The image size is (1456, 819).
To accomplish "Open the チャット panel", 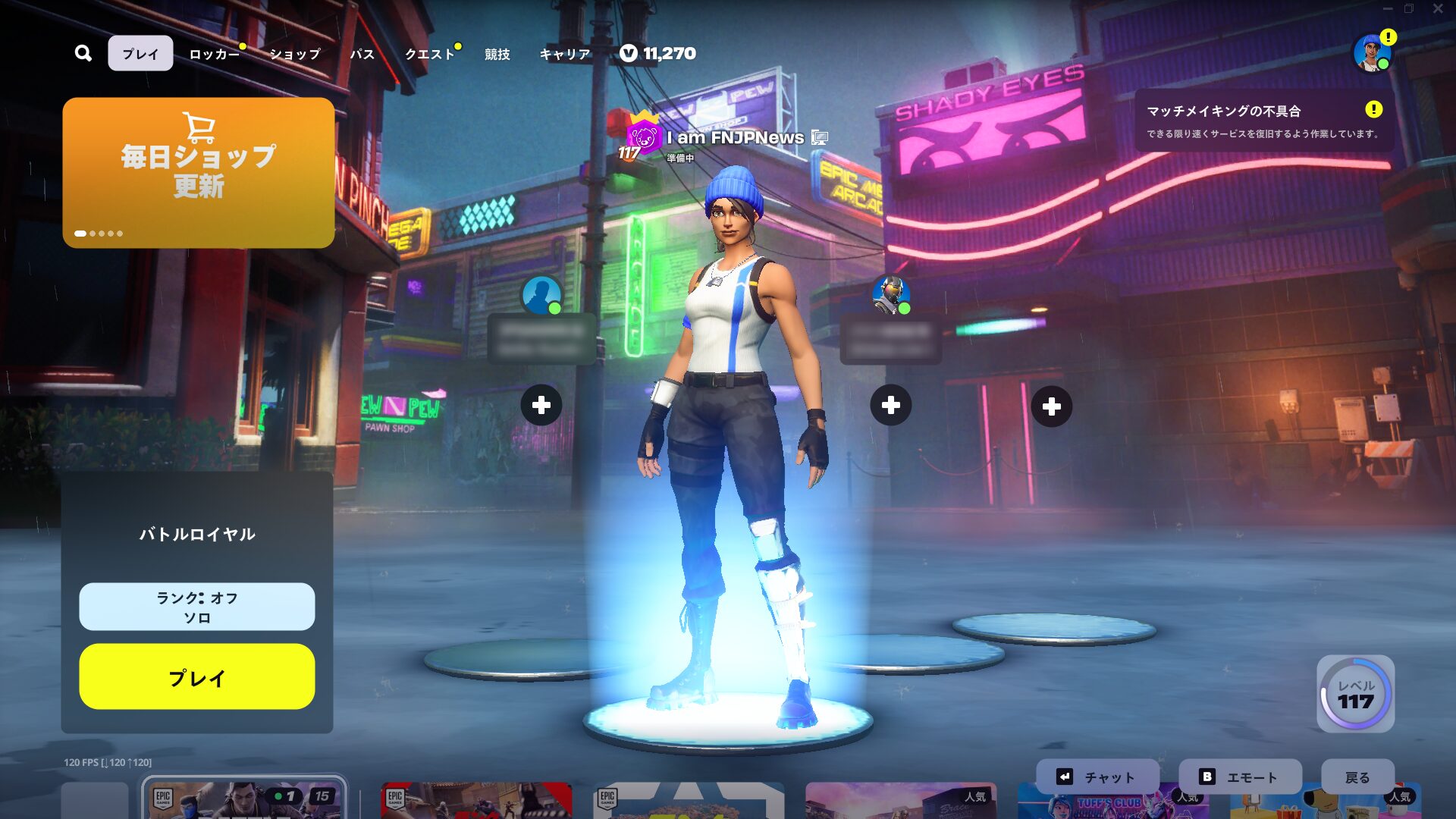I will point(1097,777).
